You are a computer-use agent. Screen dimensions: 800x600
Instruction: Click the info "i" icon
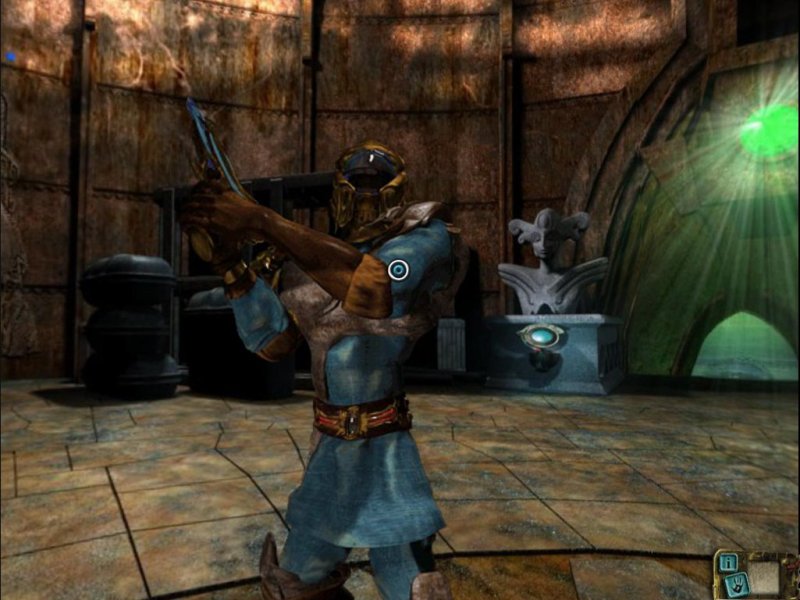pos(729,560)
